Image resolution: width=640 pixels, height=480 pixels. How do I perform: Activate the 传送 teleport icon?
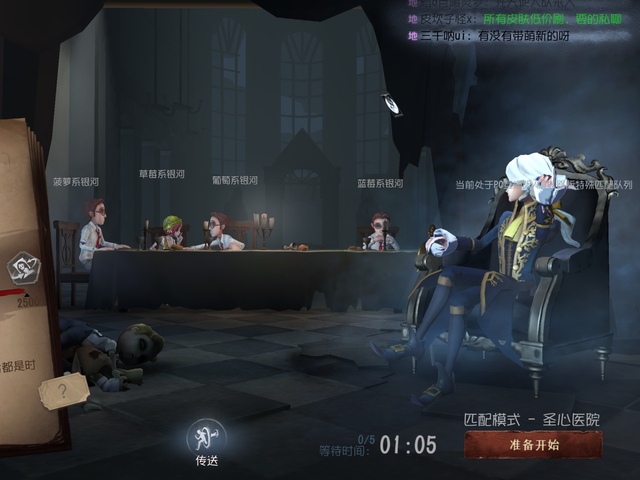coord(206,436)
